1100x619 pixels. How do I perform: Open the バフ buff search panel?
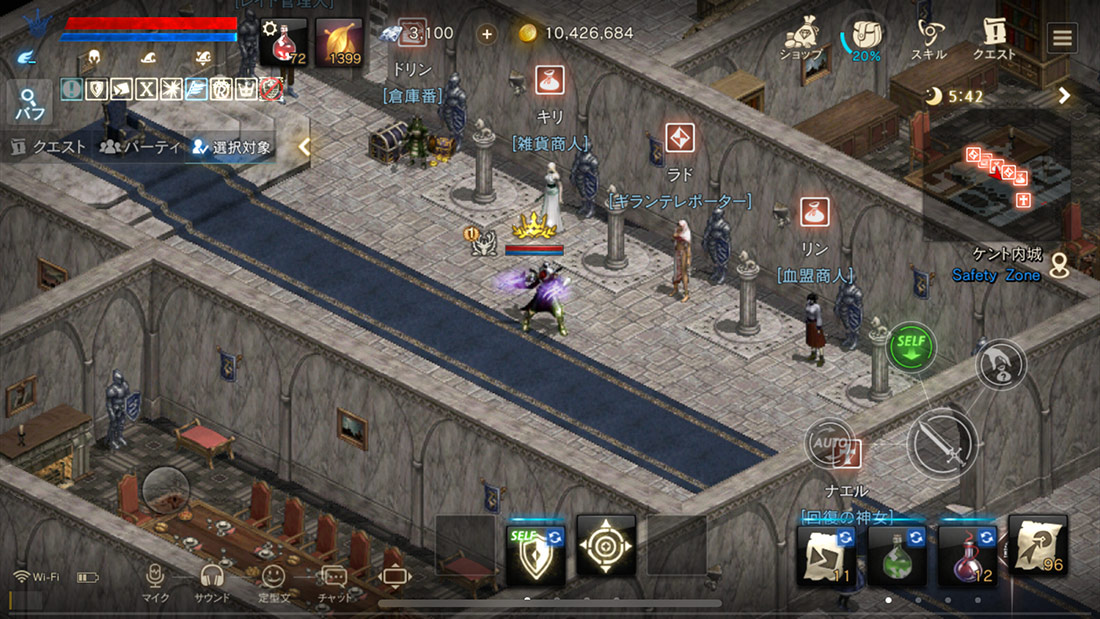tap(28, 103)
